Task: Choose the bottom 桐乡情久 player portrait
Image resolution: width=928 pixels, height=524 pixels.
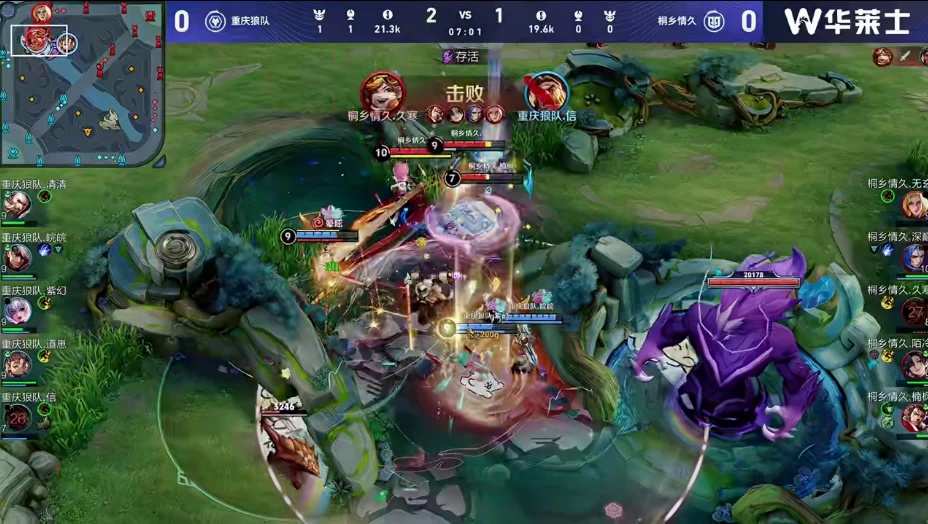Action: (913, 417)
